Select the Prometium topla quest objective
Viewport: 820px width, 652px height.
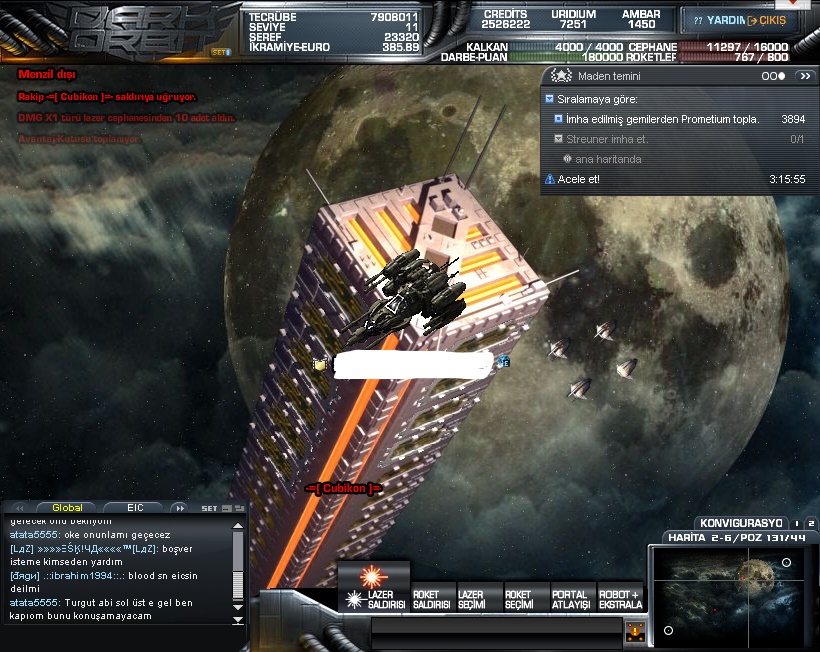pos(558,119)
